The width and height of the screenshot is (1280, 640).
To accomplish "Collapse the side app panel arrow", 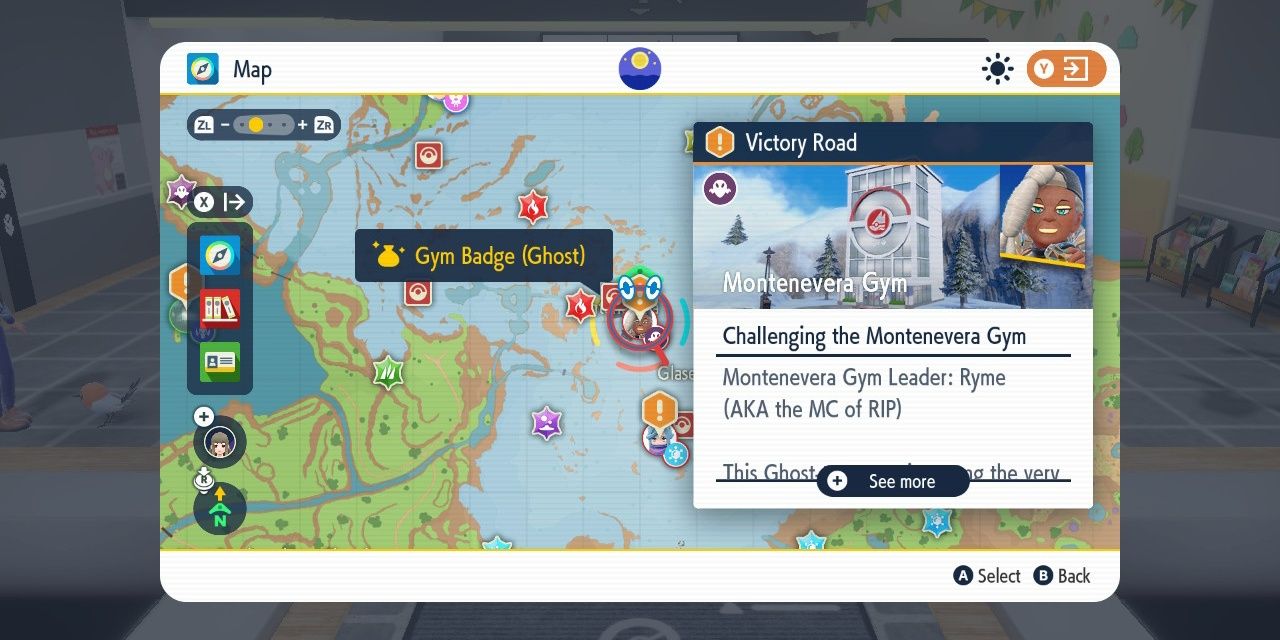I will point(221,202).
